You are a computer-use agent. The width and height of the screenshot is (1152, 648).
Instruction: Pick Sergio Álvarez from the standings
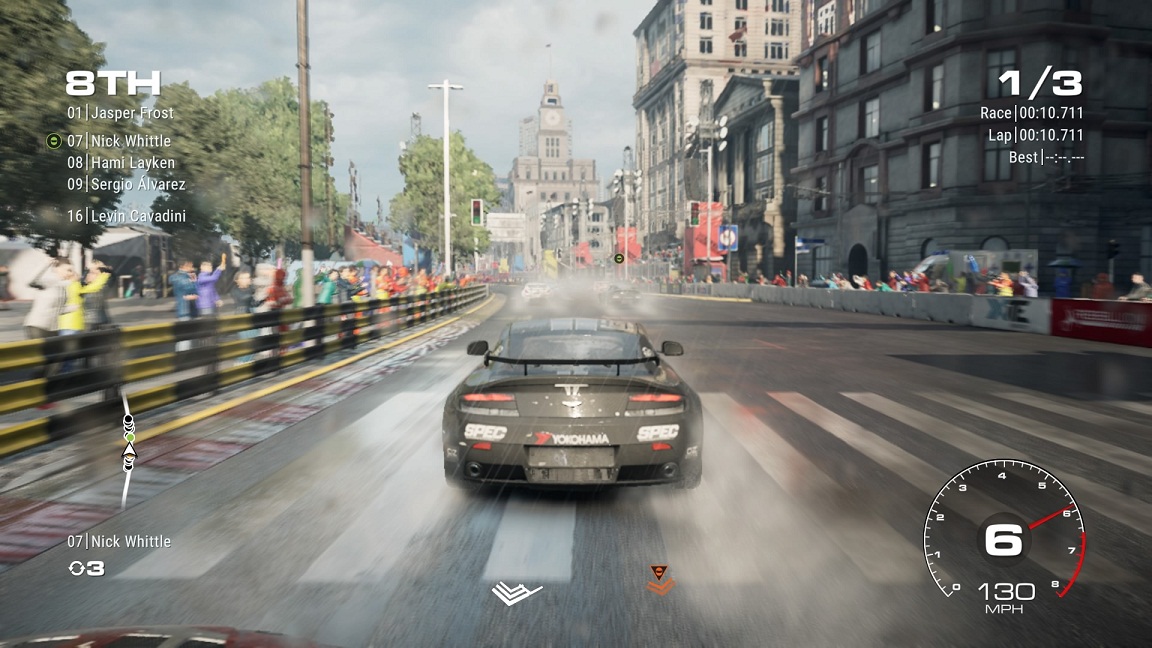126,184
